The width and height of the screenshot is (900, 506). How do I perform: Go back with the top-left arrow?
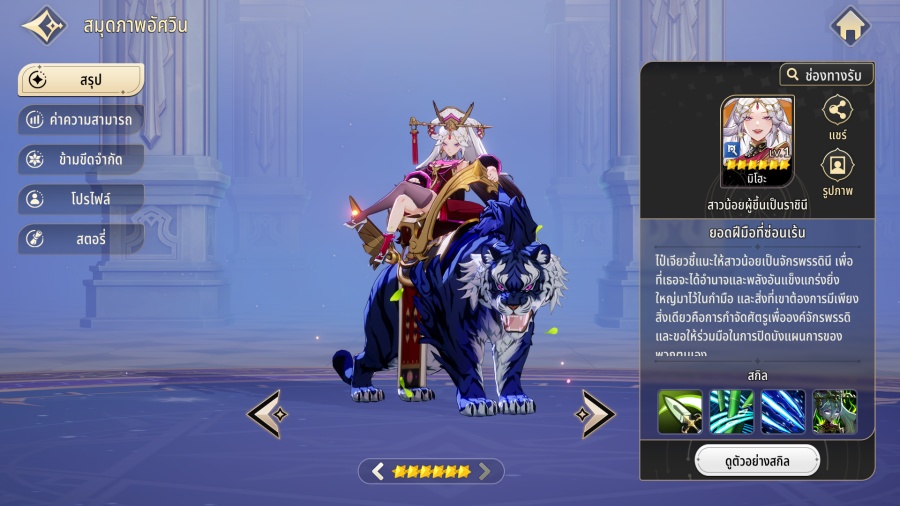[44, 26]
